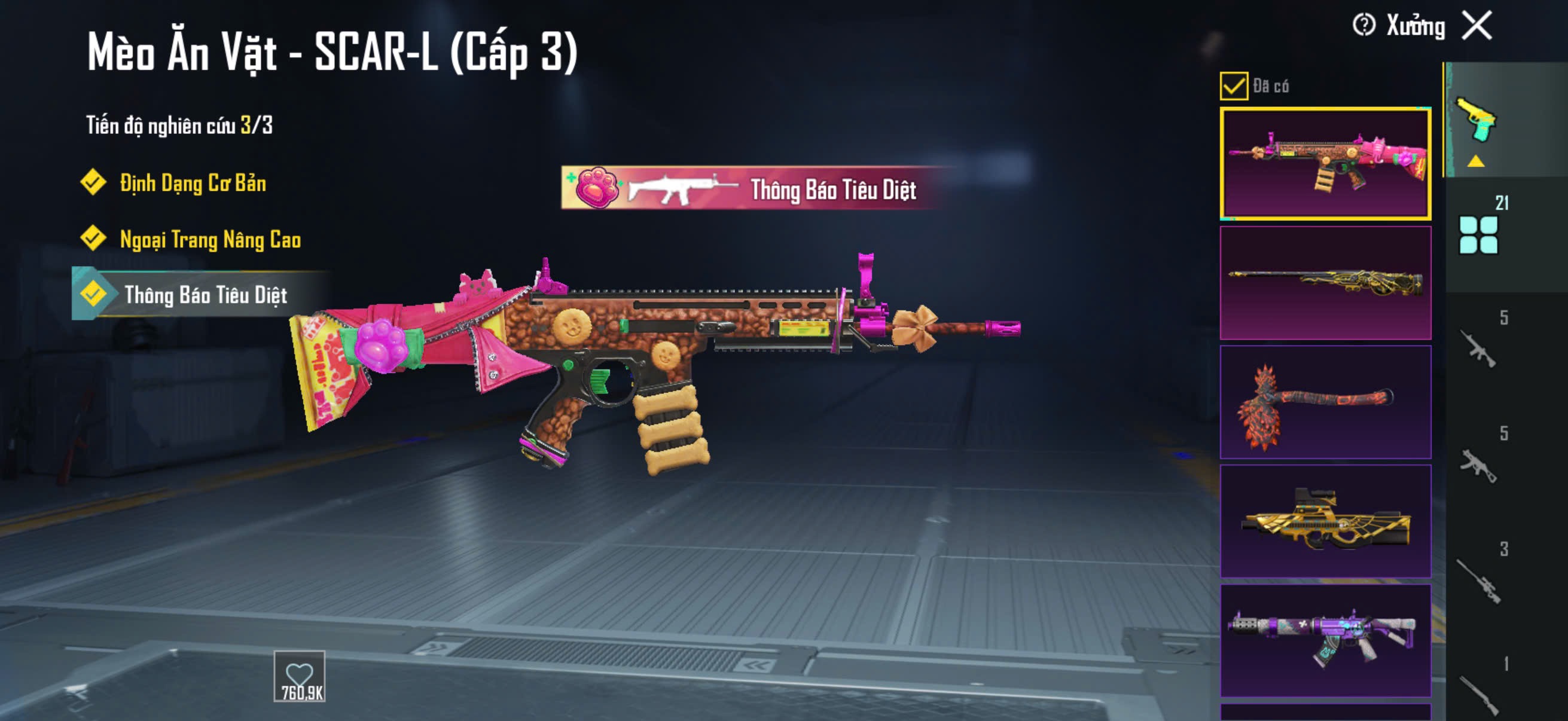Screen dimensions: 1568x721
Task: Select Định Dạng Cơ Bản upgrade stage
Action: point(192,182)
